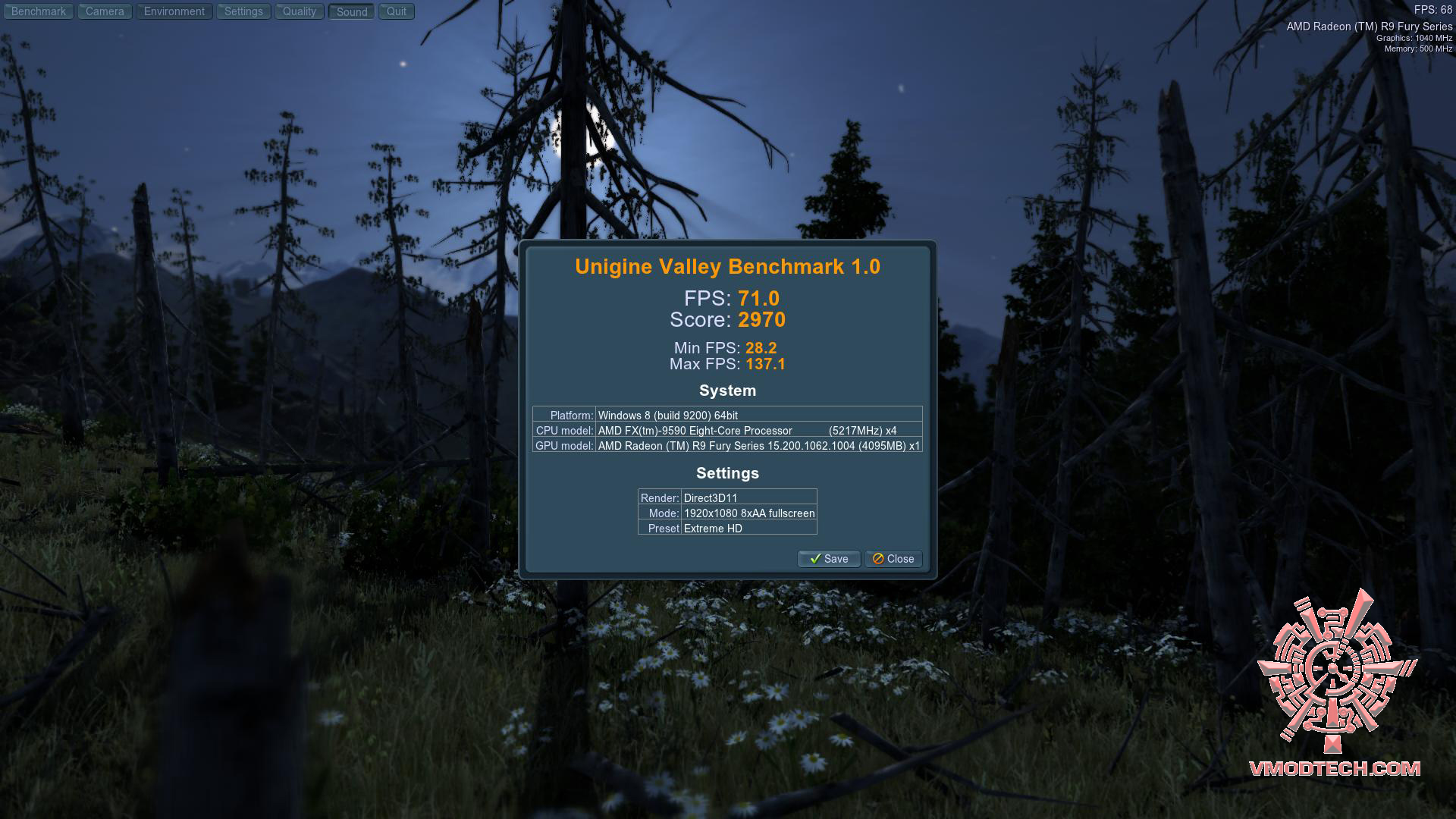Click the Mode 1920x1080 8xAA entry
Viewport: 1456px width, 819px height.
tap(749, 513)
